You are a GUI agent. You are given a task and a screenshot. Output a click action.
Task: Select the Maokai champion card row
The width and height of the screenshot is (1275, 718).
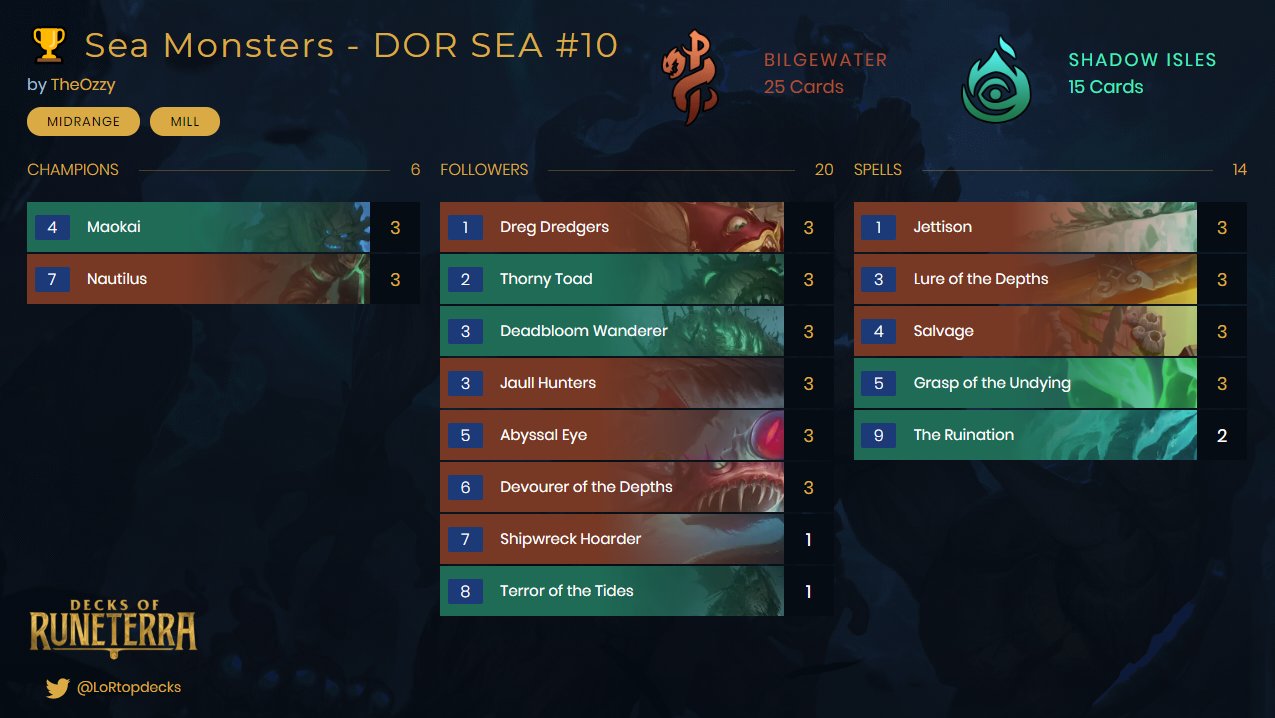coord(198,228)
